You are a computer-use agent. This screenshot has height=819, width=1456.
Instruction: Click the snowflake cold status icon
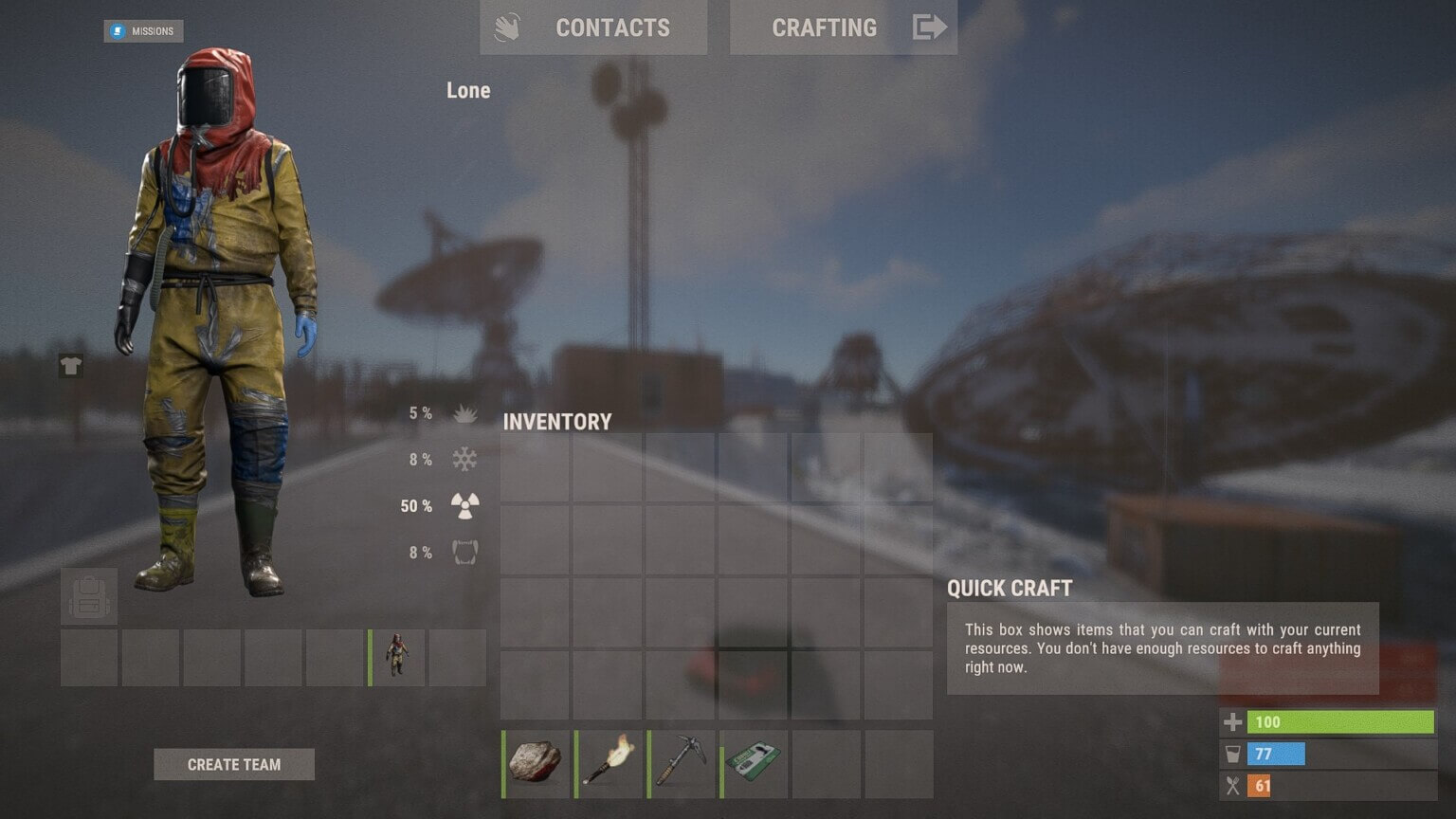464,459
